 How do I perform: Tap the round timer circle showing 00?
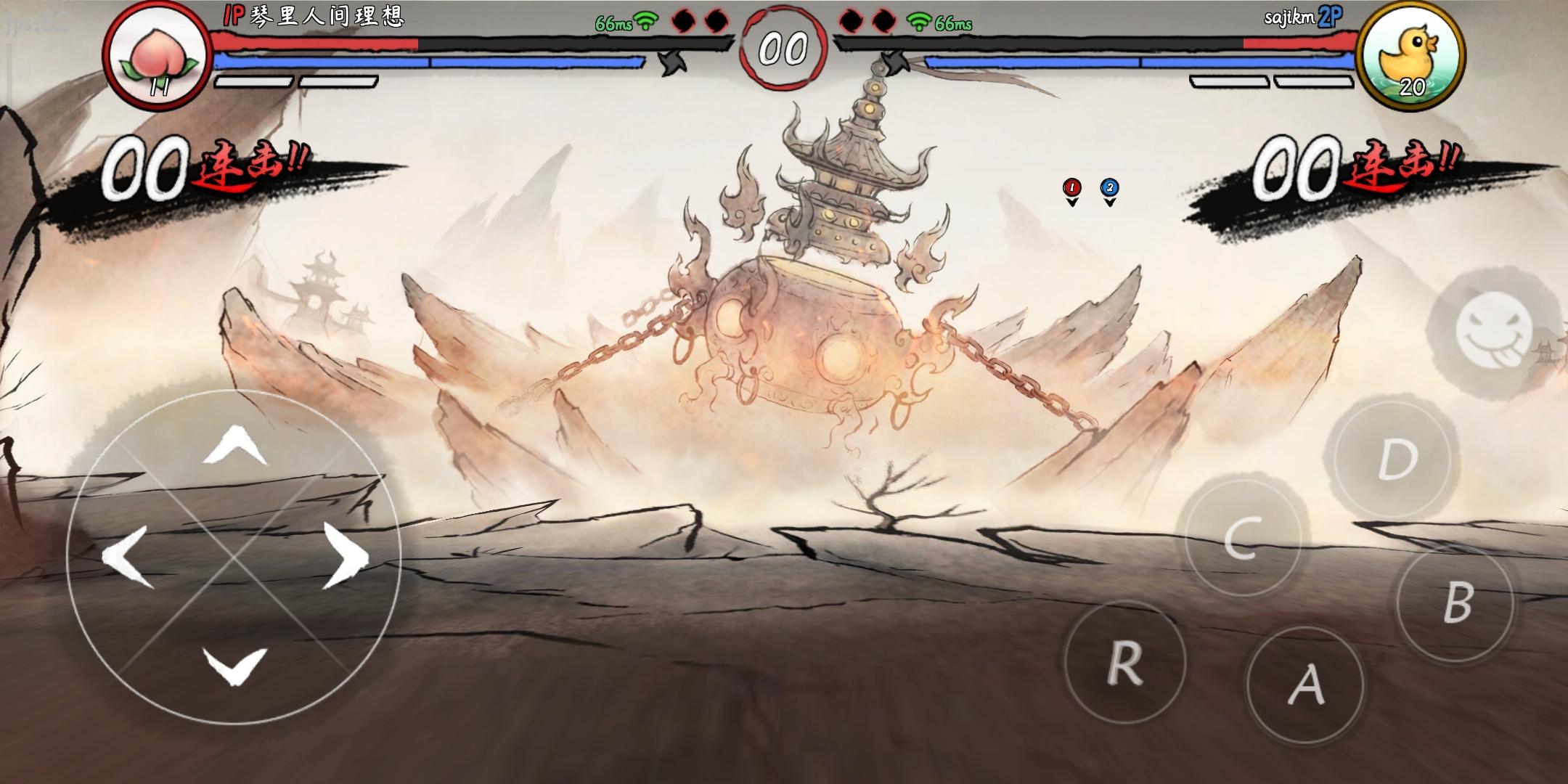(x=784, y=47)
